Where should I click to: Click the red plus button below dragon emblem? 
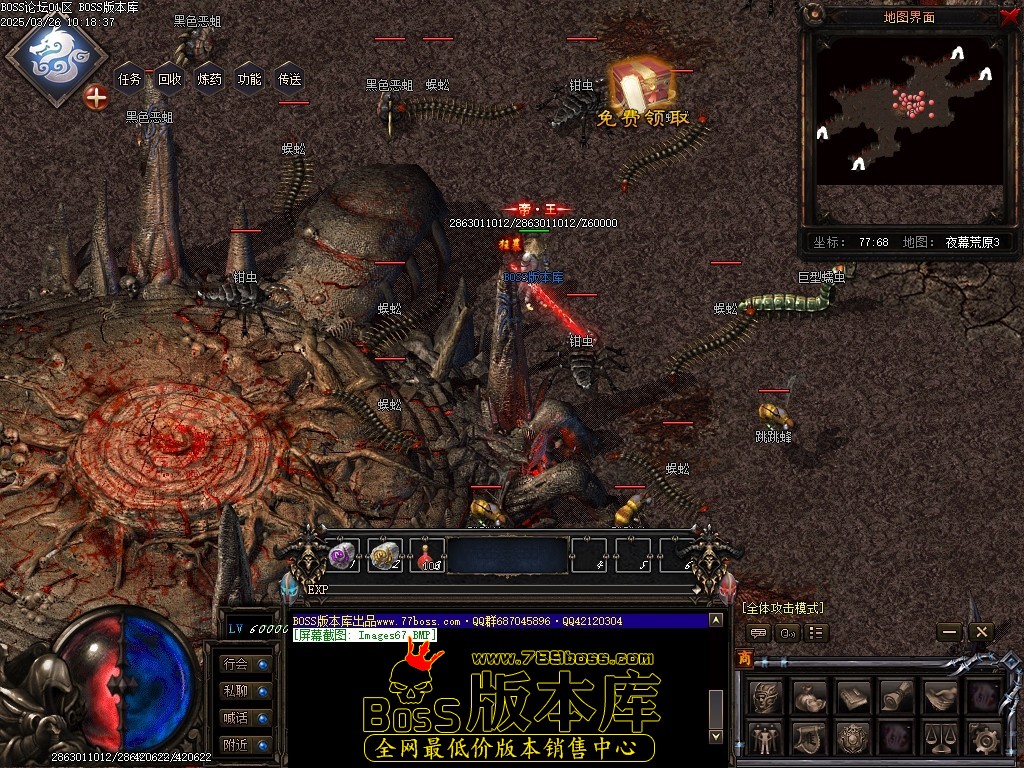(96, 97)
